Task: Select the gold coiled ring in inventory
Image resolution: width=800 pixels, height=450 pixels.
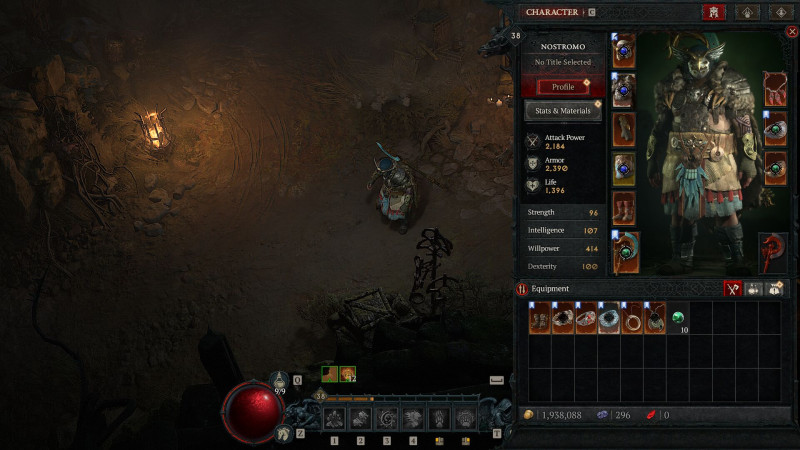Action: (633, 319)
